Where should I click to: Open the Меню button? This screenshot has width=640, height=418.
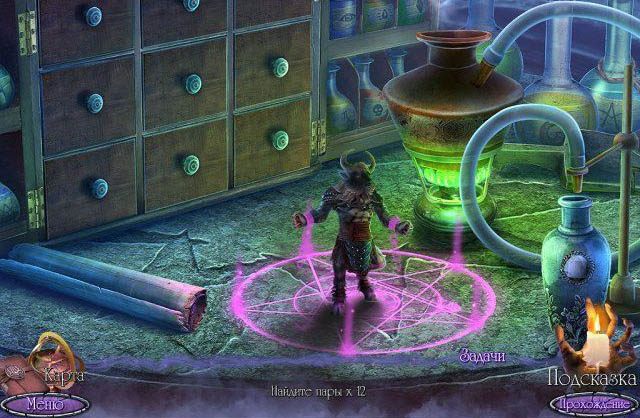(x=44, y=404)
